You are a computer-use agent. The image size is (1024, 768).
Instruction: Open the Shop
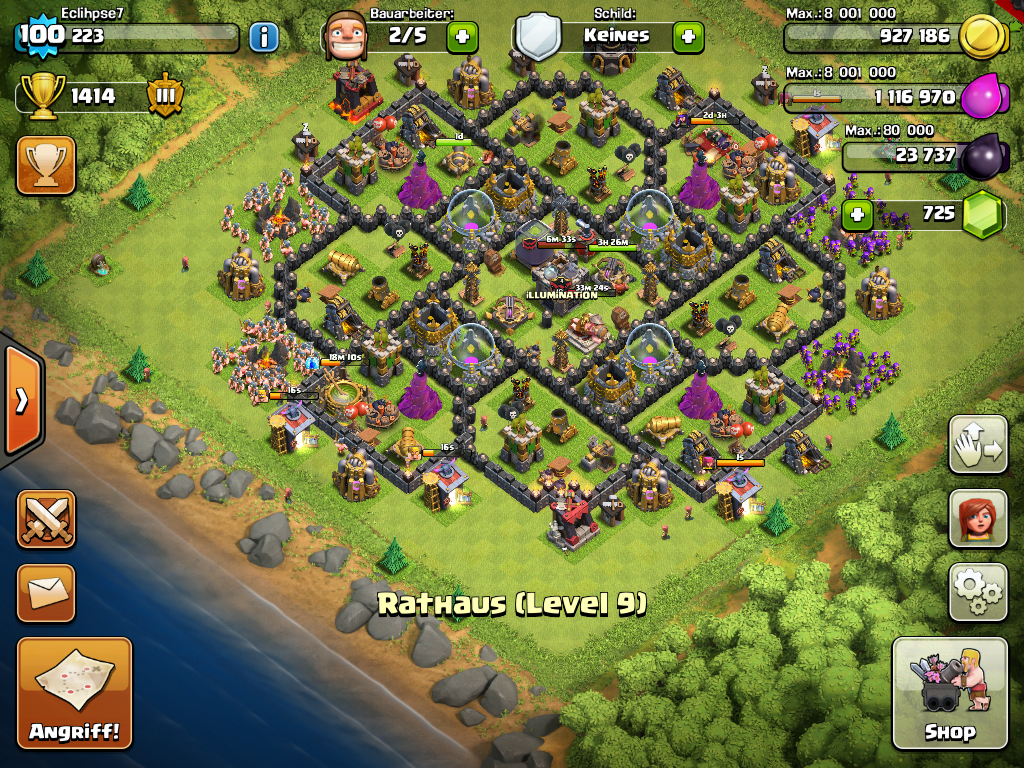point(949,692)
